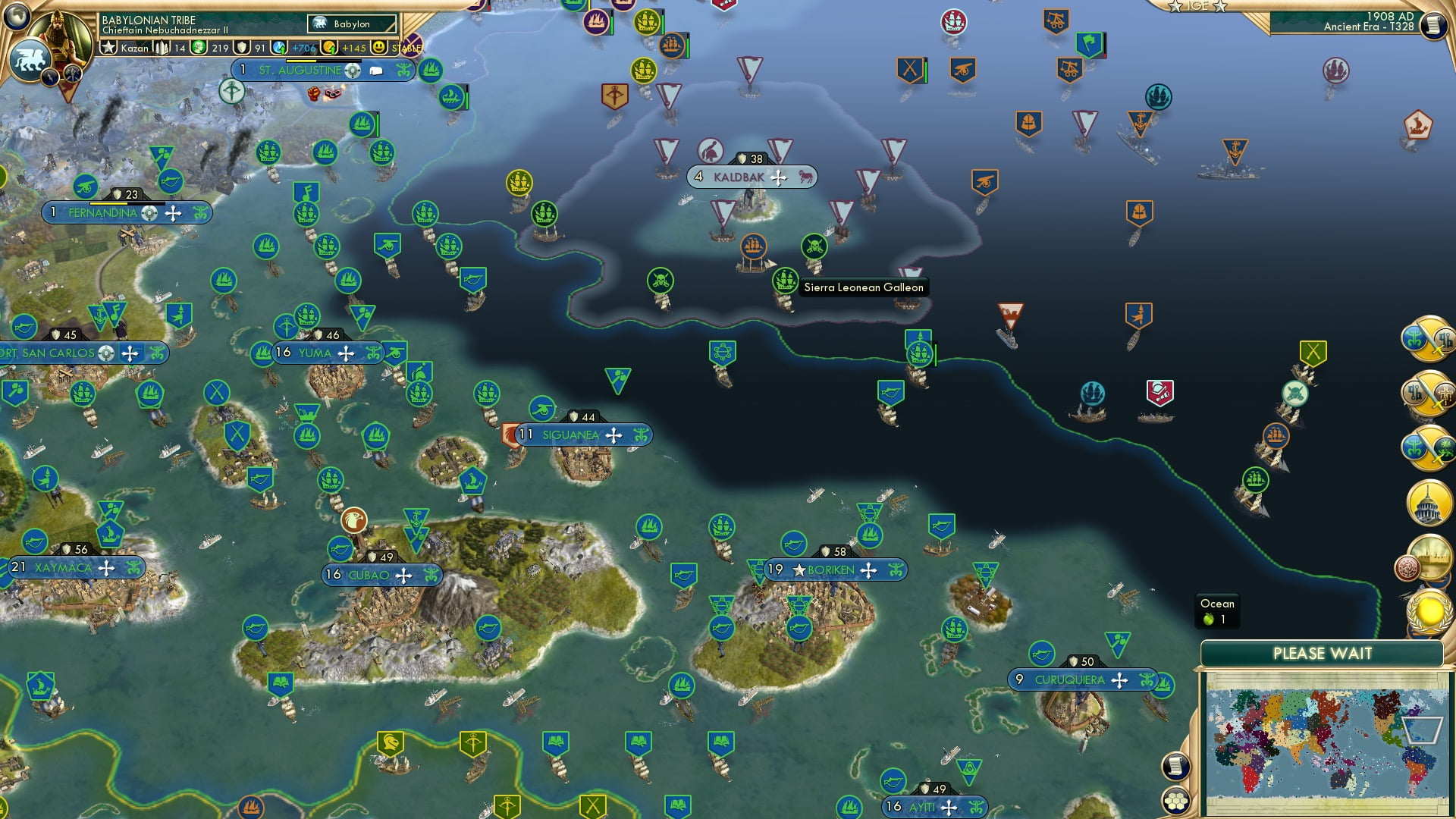Open the Kaldbak city banner
This screenshot has height=819, width=1456.
point(739,177)
